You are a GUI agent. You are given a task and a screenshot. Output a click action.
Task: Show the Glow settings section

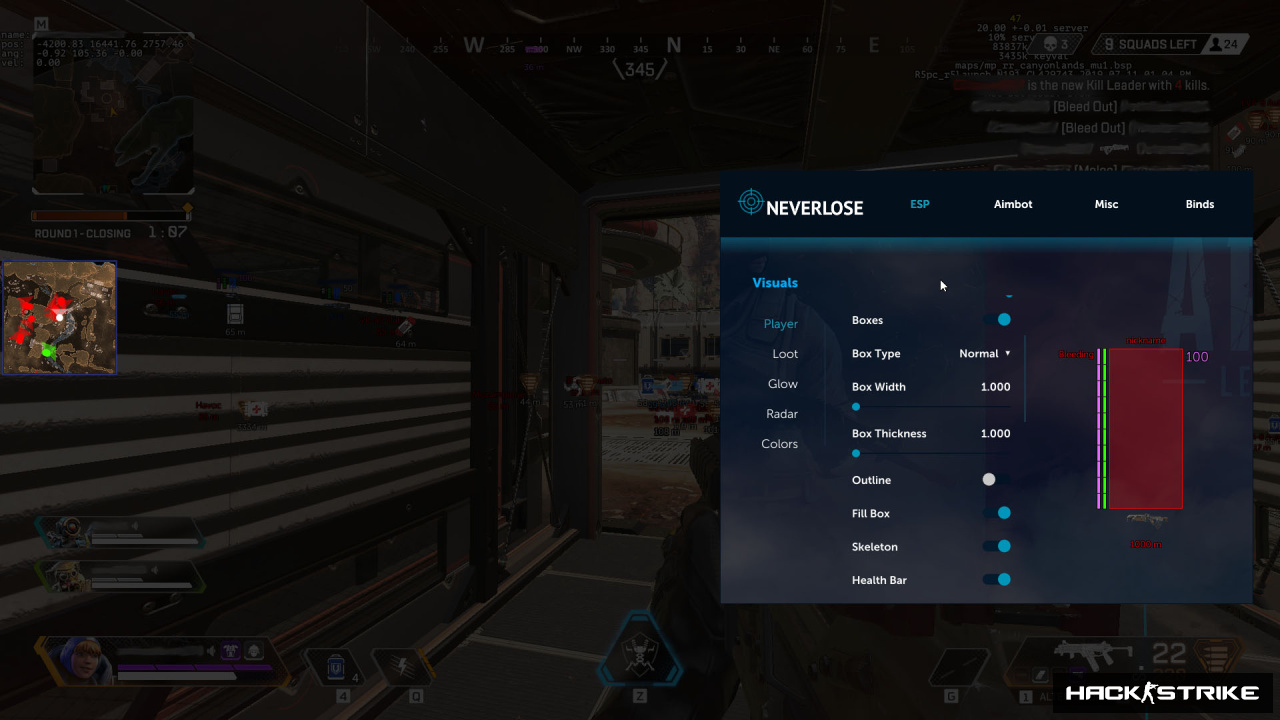click(x=782, y=384)
